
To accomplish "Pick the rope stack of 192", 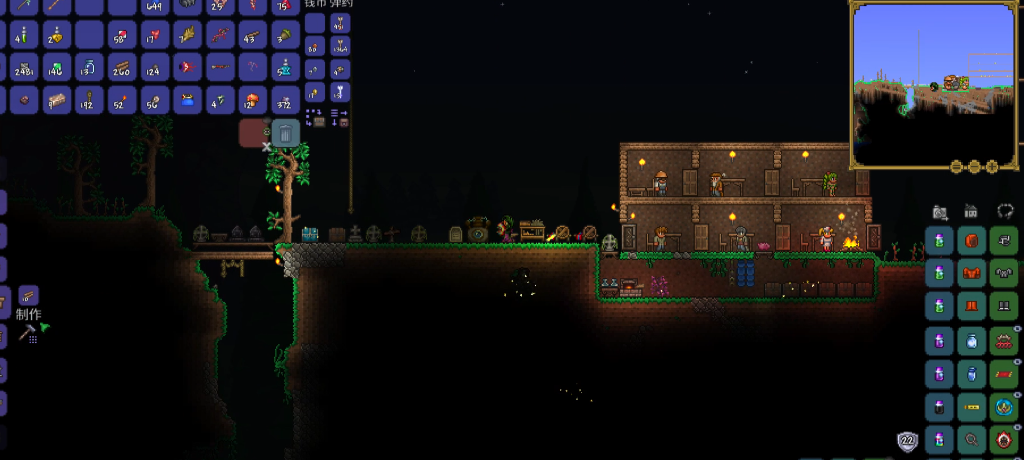I will 89,101.
